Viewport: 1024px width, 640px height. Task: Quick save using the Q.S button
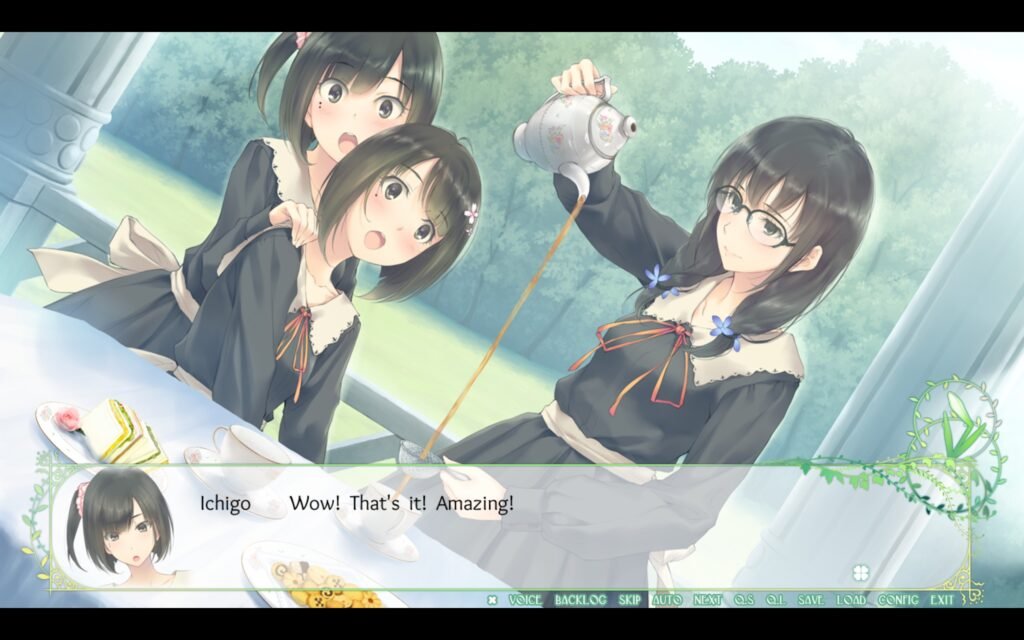(x=744, y=600)
